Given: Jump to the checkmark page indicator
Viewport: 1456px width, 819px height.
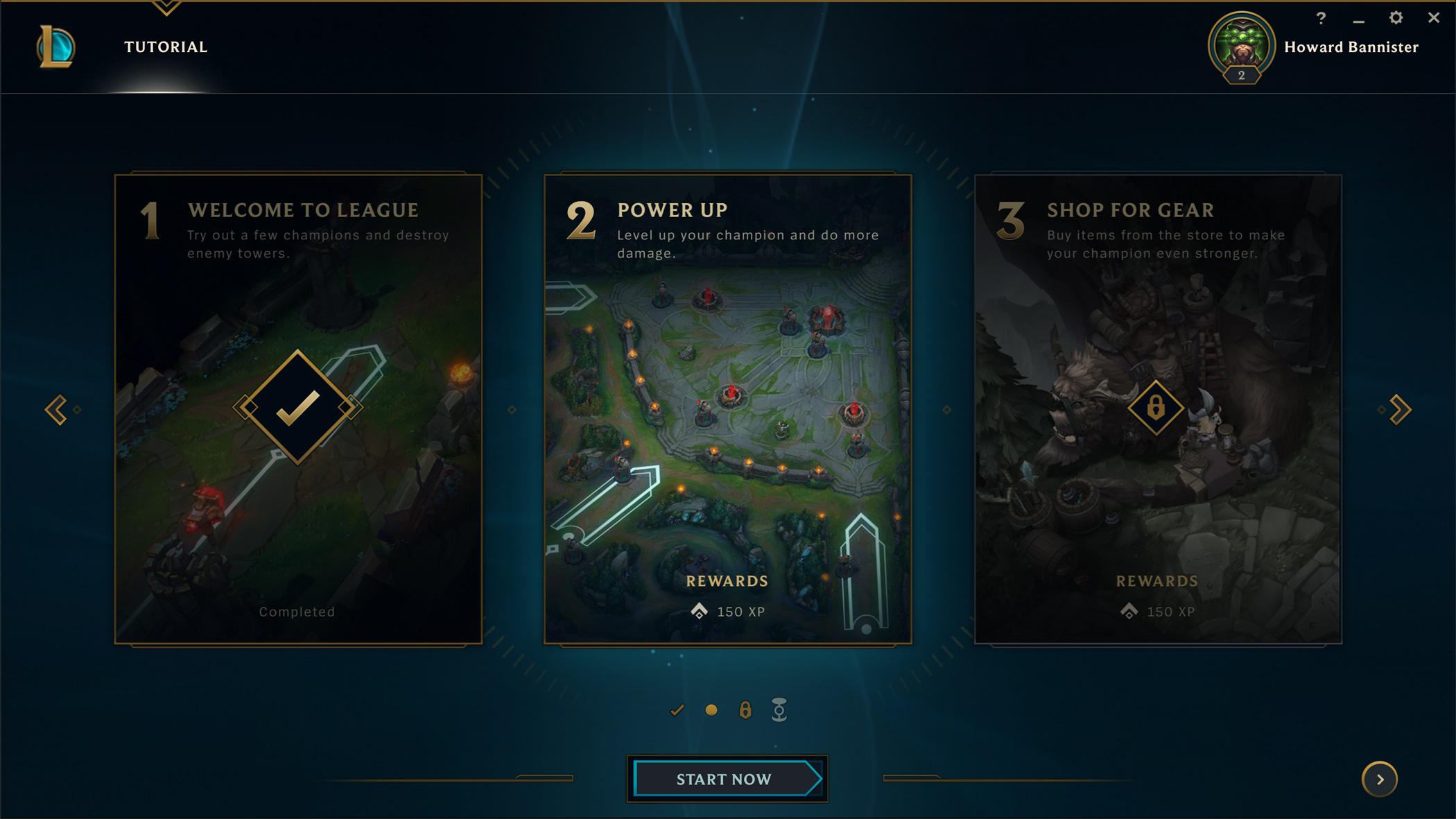Looking at the screenshot, I should 677,710.
